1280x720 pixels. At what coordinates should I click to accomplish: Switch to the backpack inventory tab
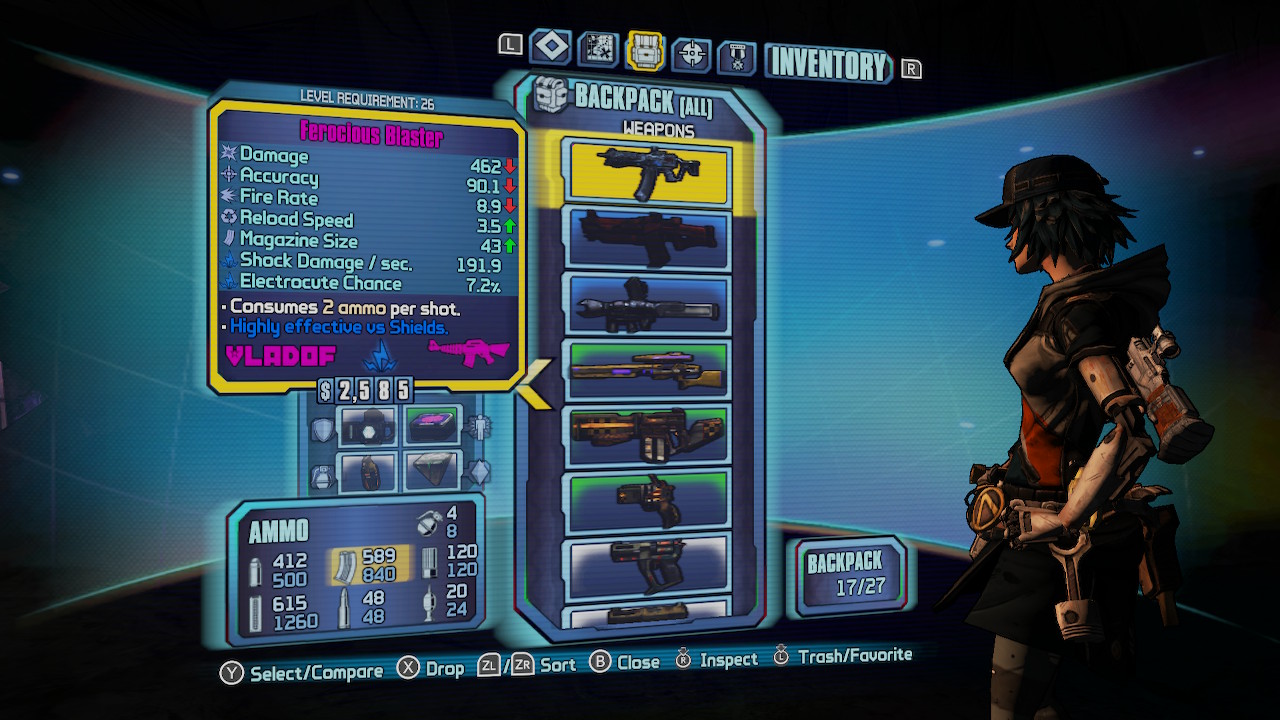(645, 50)
